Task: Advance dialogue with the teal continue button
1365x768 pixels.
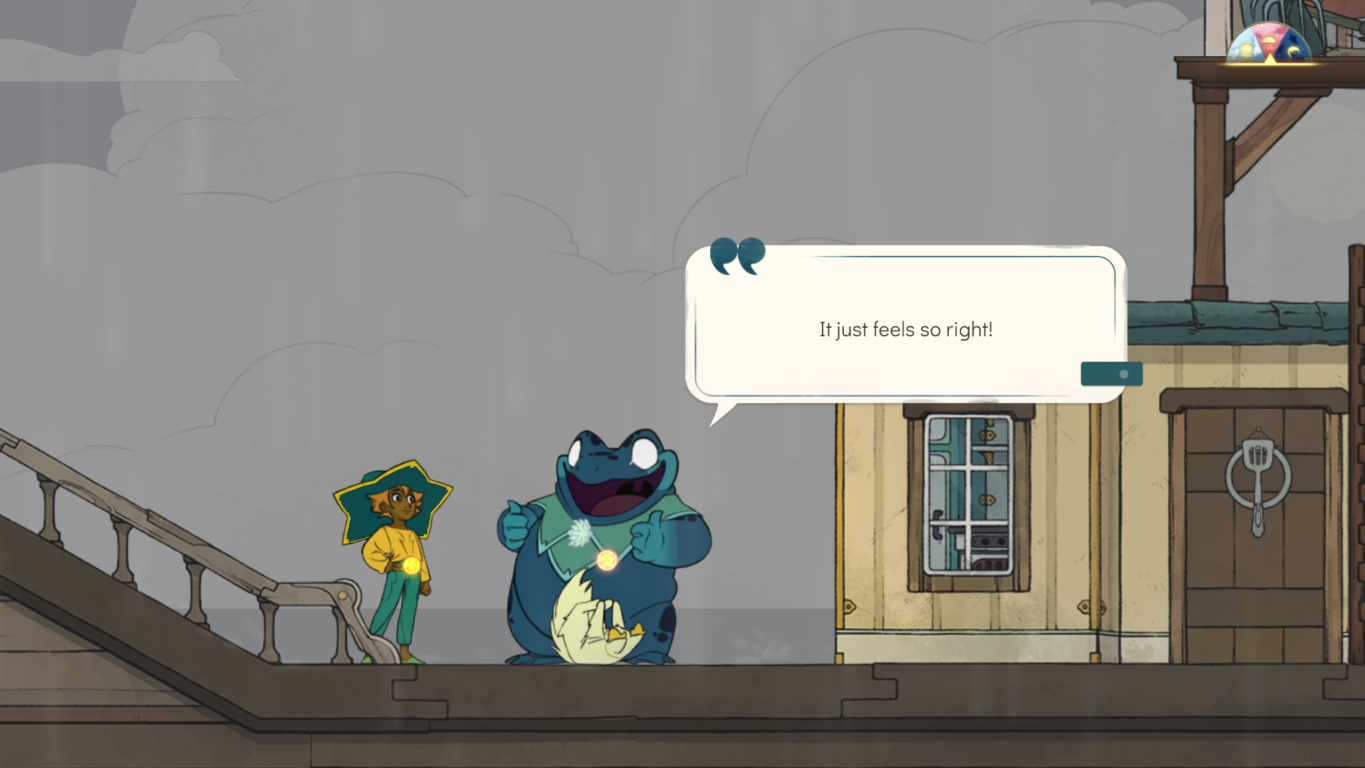Action: point(1111,374)
